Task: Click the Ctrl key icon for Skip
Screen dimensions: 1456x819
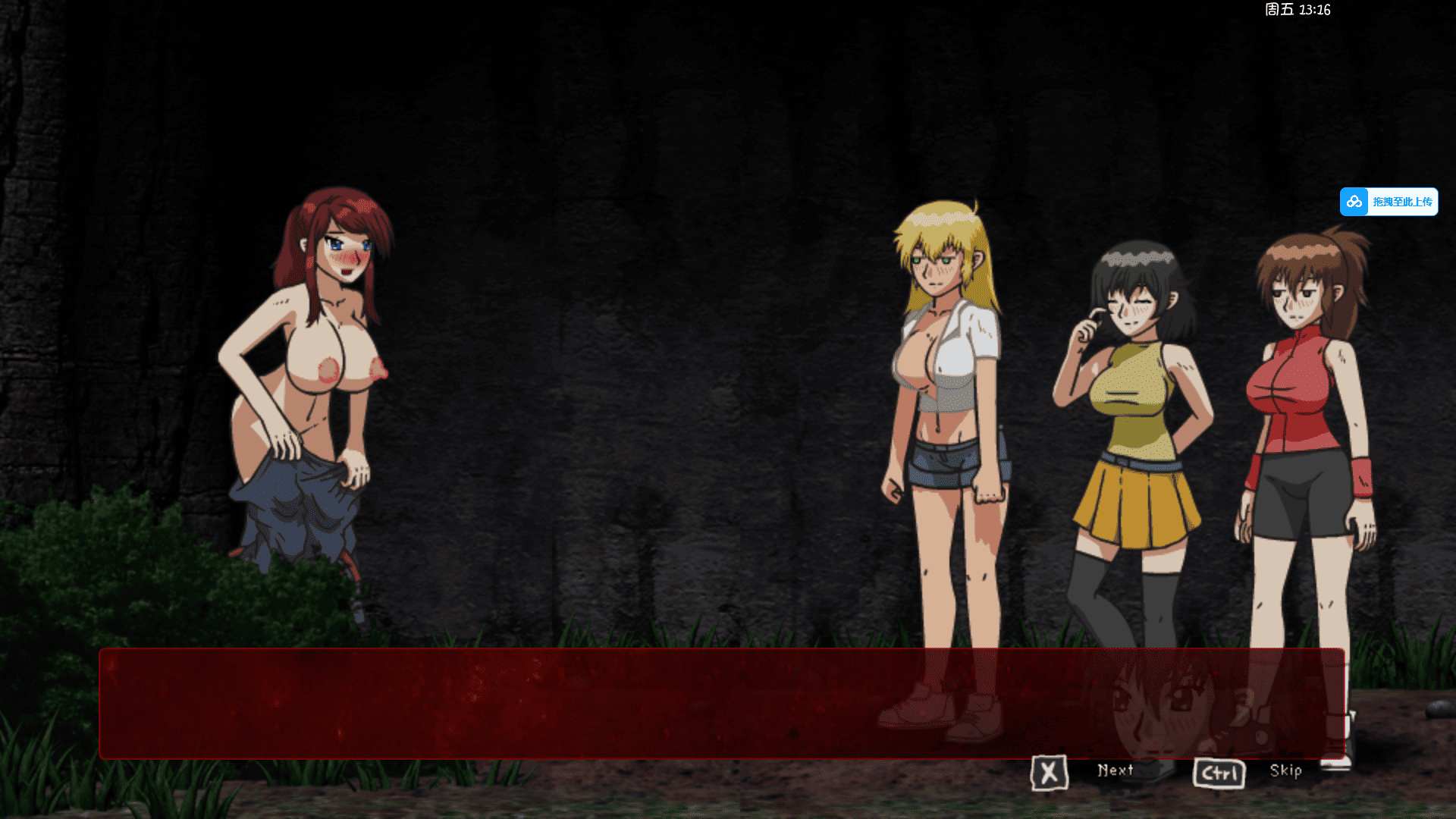Action: (x=1219, y=771)
